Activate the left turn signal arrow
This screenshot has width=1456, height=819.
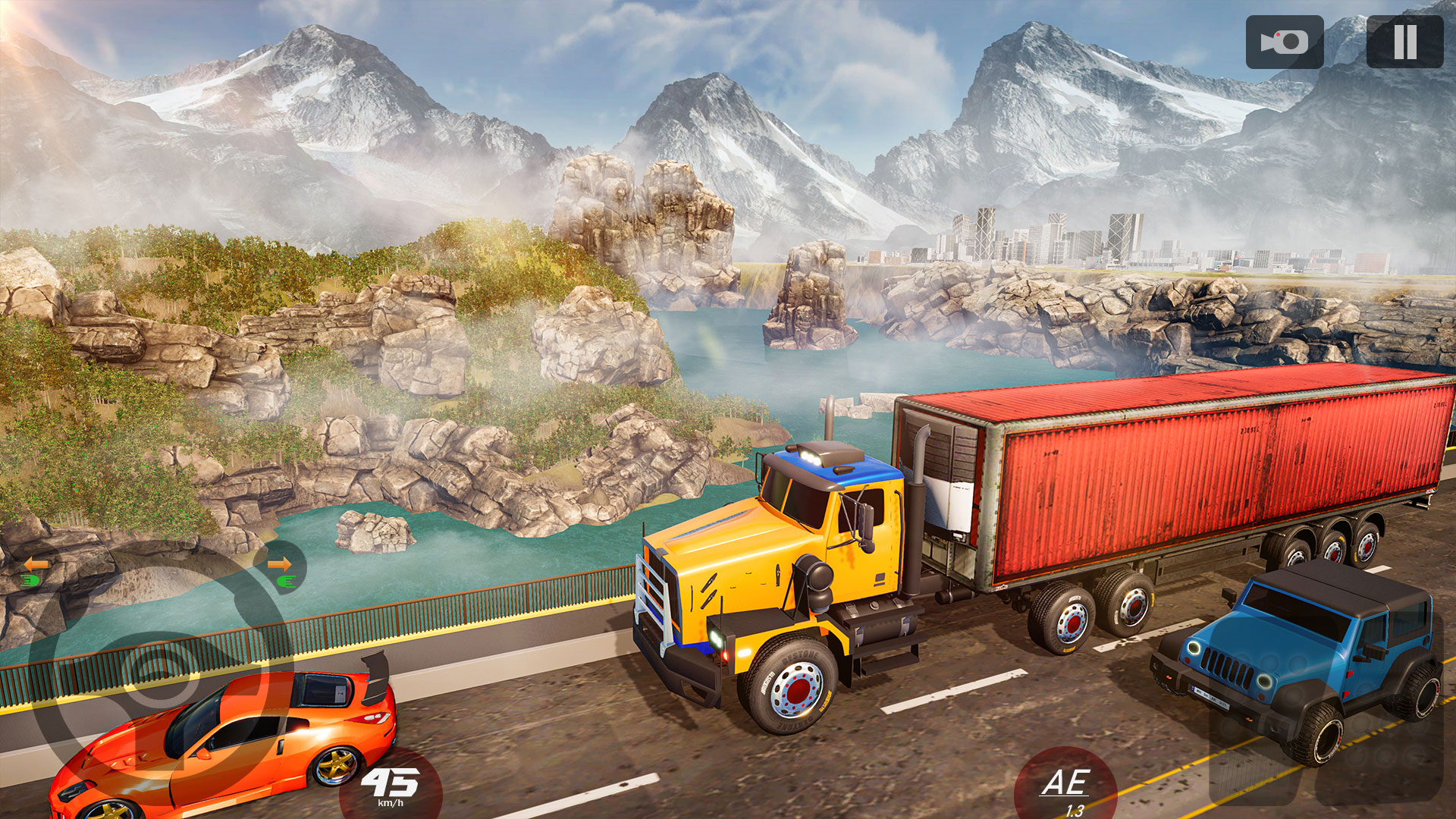click(36, 563)
